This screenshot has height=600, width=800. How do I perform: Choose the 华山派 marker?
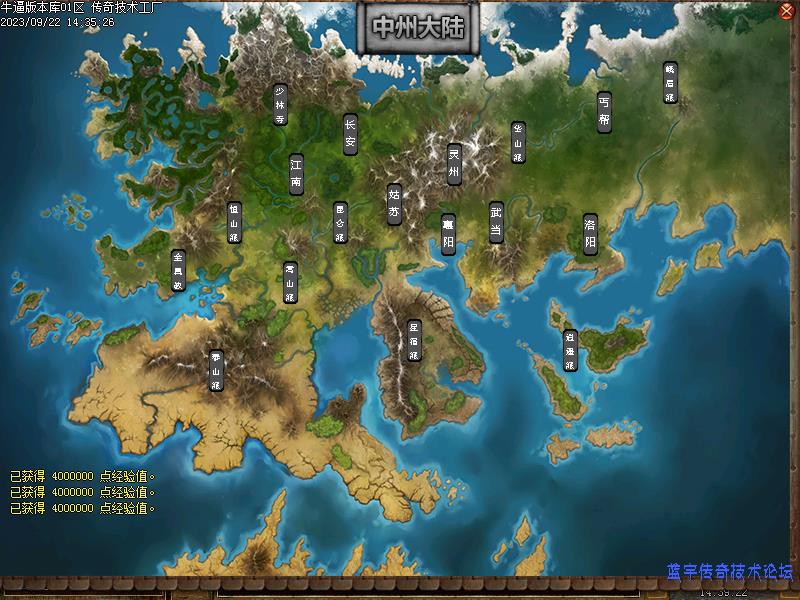click(518, 142)
